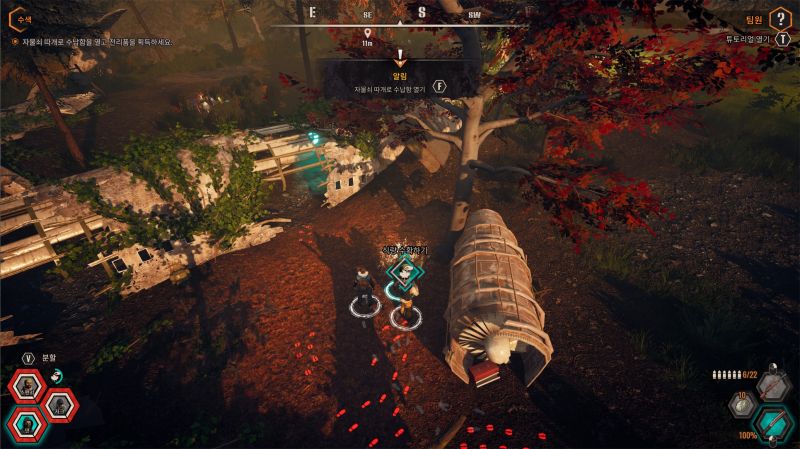Switch to the rifle weapon slot

773,387
